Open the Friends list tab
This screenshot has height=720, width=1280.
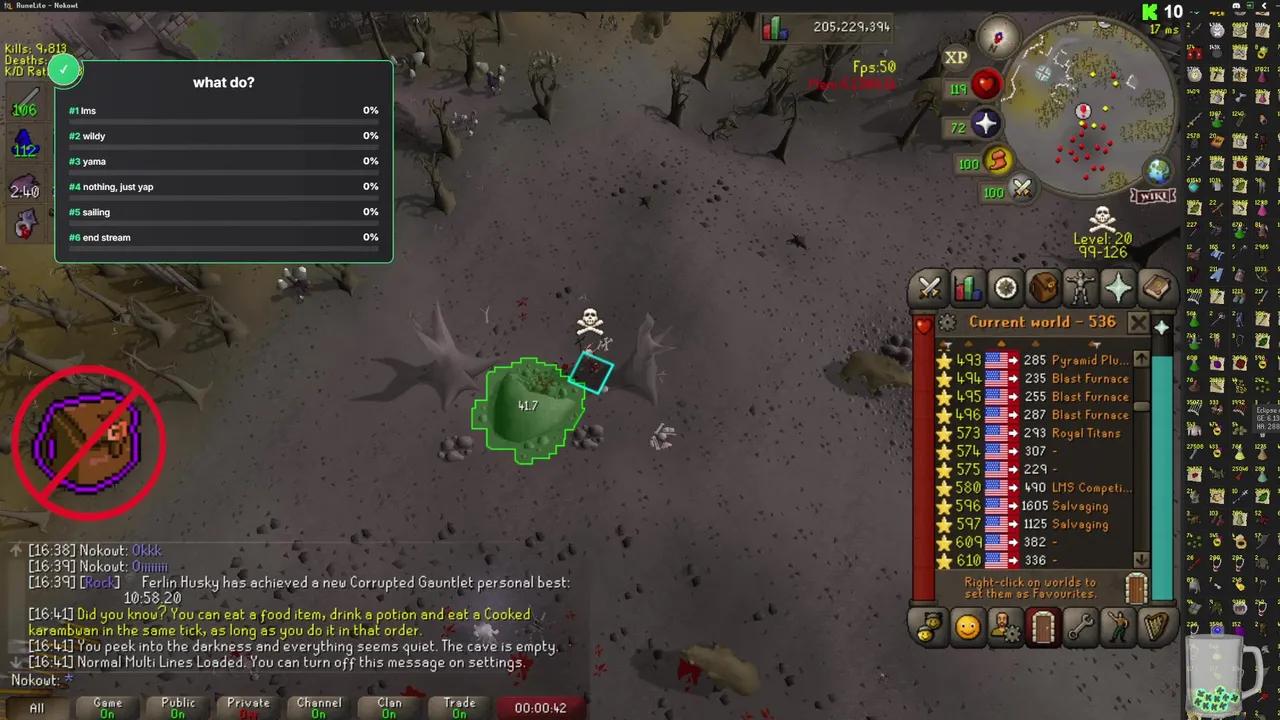click(967, 627)
